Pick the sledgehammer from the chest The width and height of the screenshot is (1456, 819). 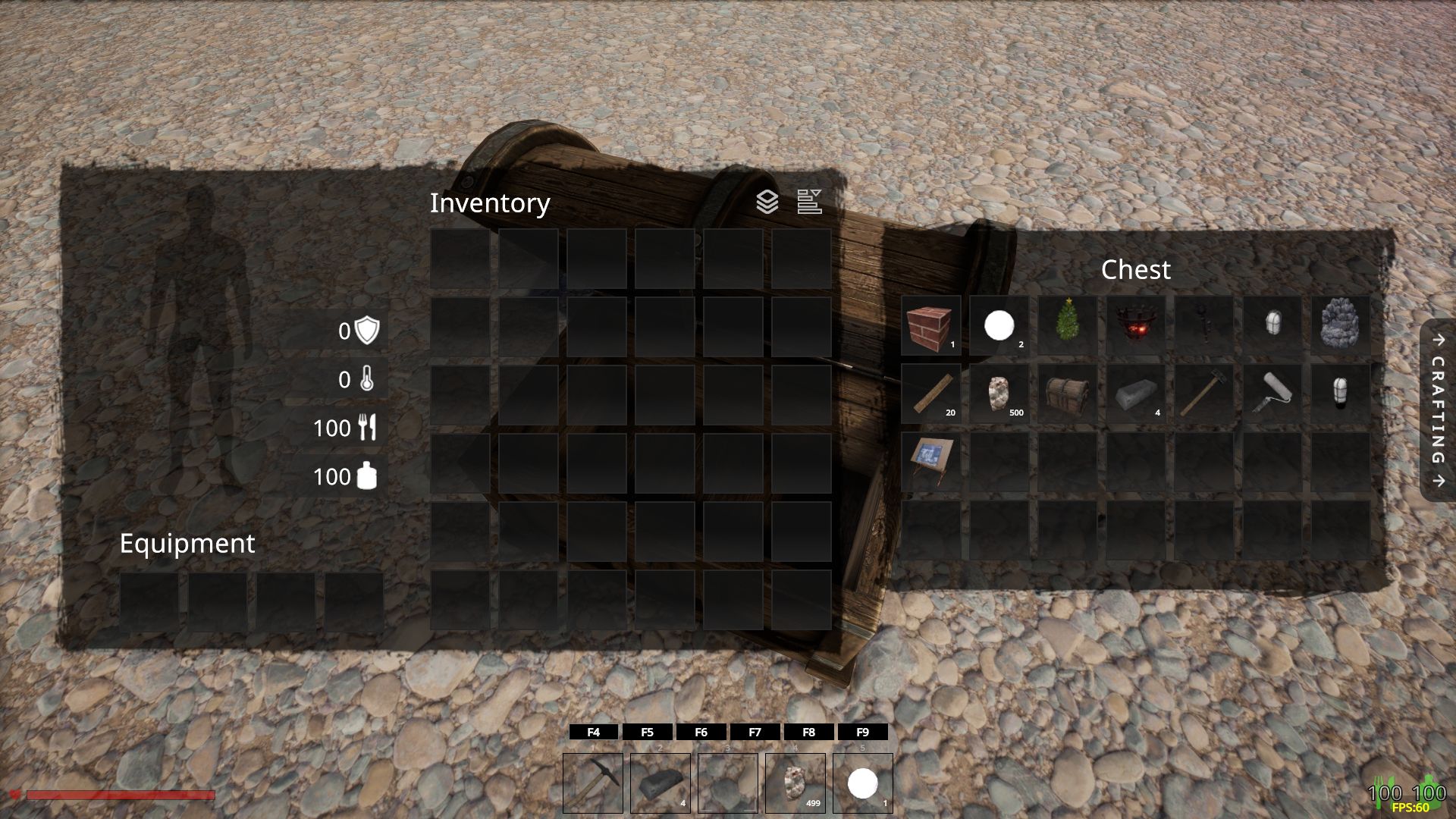click(1203, 394)
